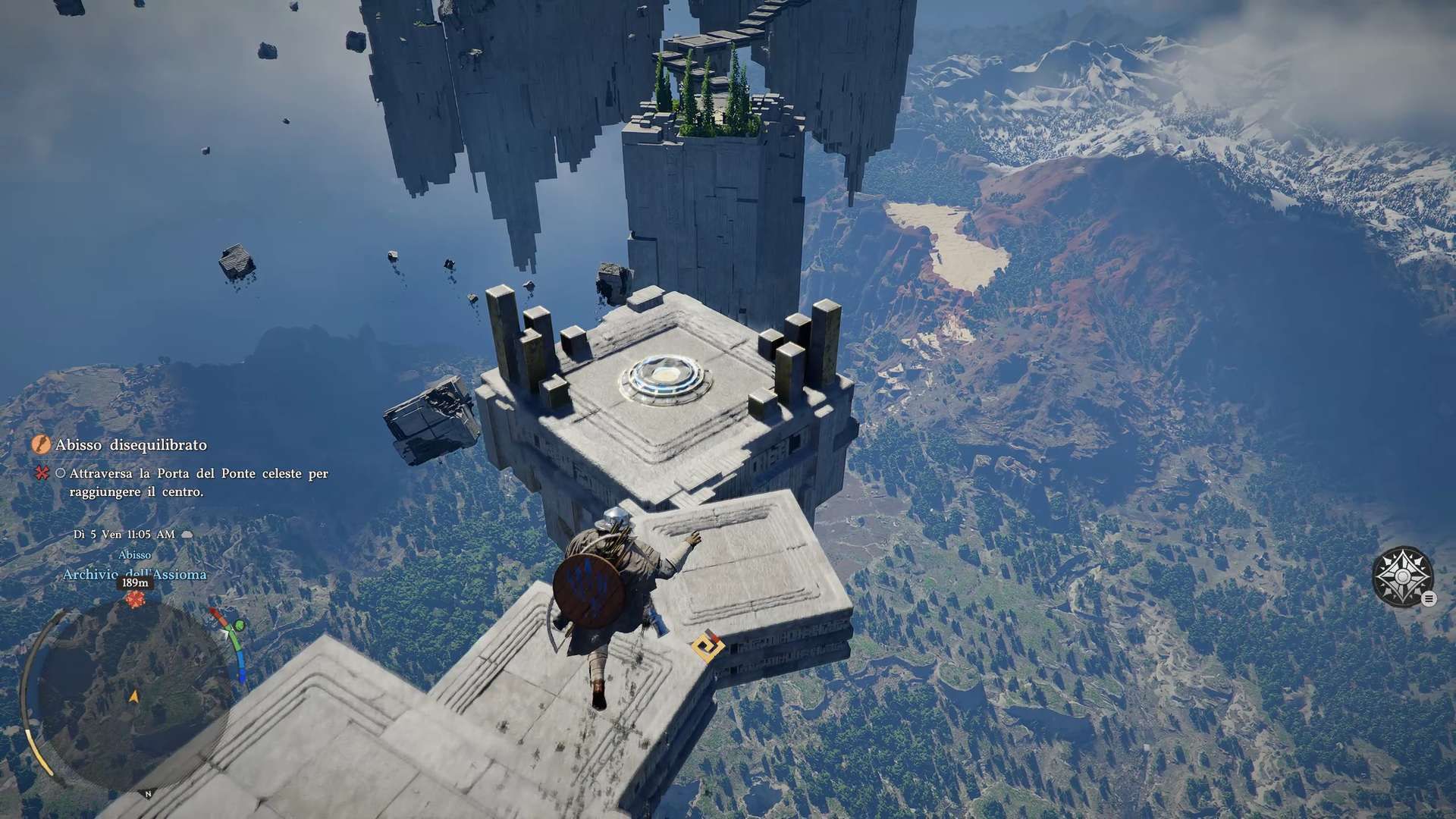Select the Porta del Ponte celeste objective
This screenshot has height=819, width=1456.
click(x=198, y=482)
